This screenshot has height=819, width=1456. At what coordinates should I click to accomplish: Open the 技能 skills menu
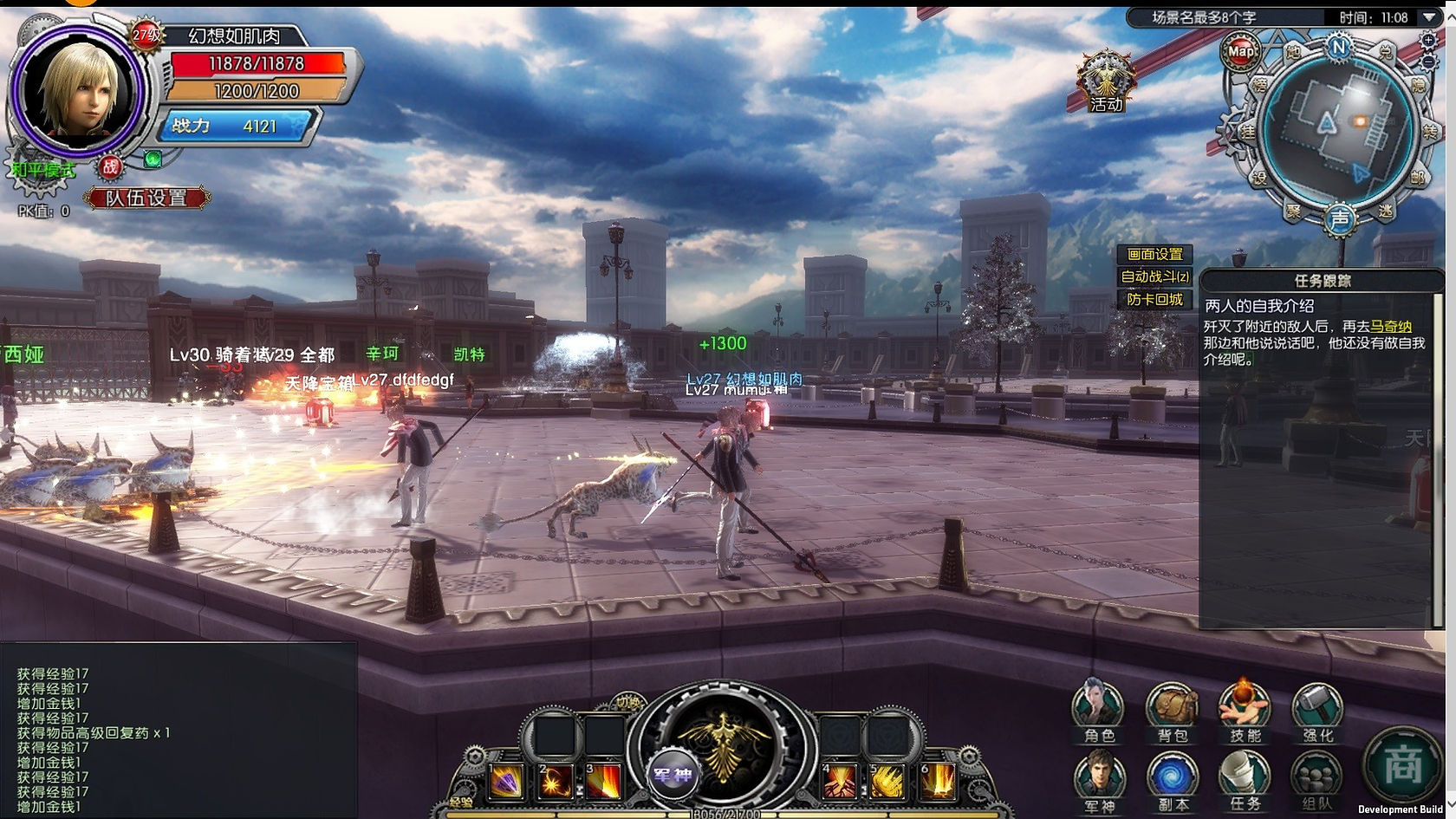click(1245, 712)
